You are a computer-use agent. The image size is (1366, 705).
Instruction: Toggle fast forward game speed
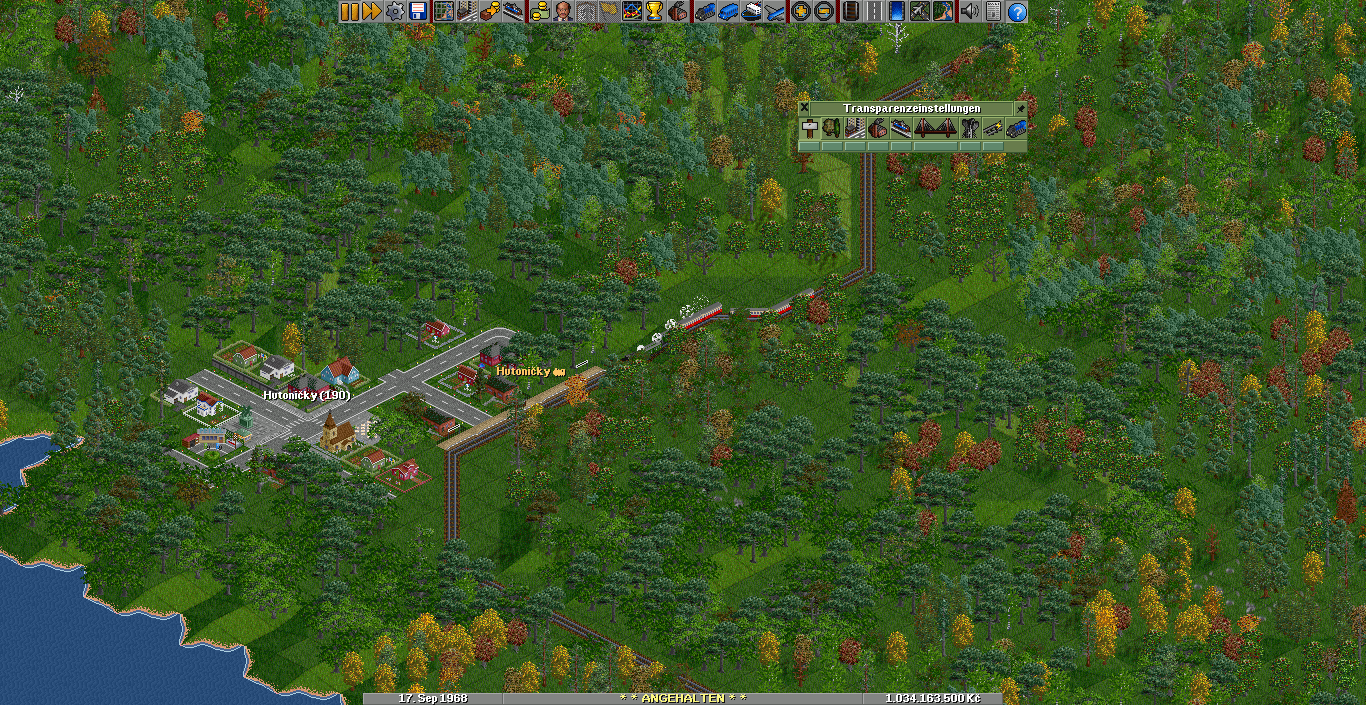pos(371,12)
